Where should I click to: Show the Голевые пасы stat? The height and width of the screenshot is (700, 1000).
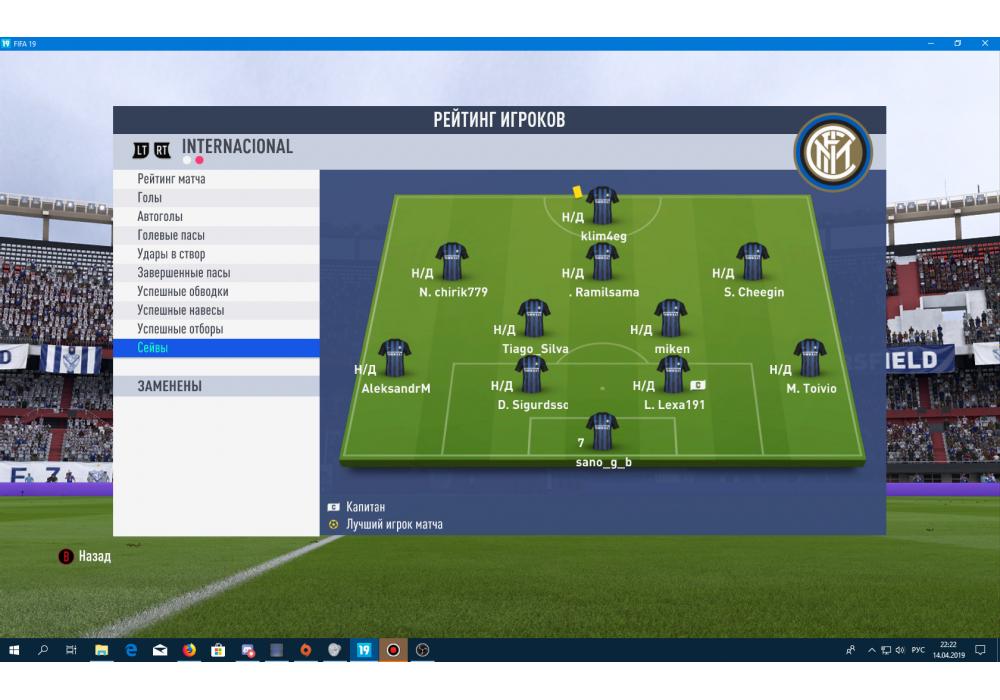tap(216, 235)
